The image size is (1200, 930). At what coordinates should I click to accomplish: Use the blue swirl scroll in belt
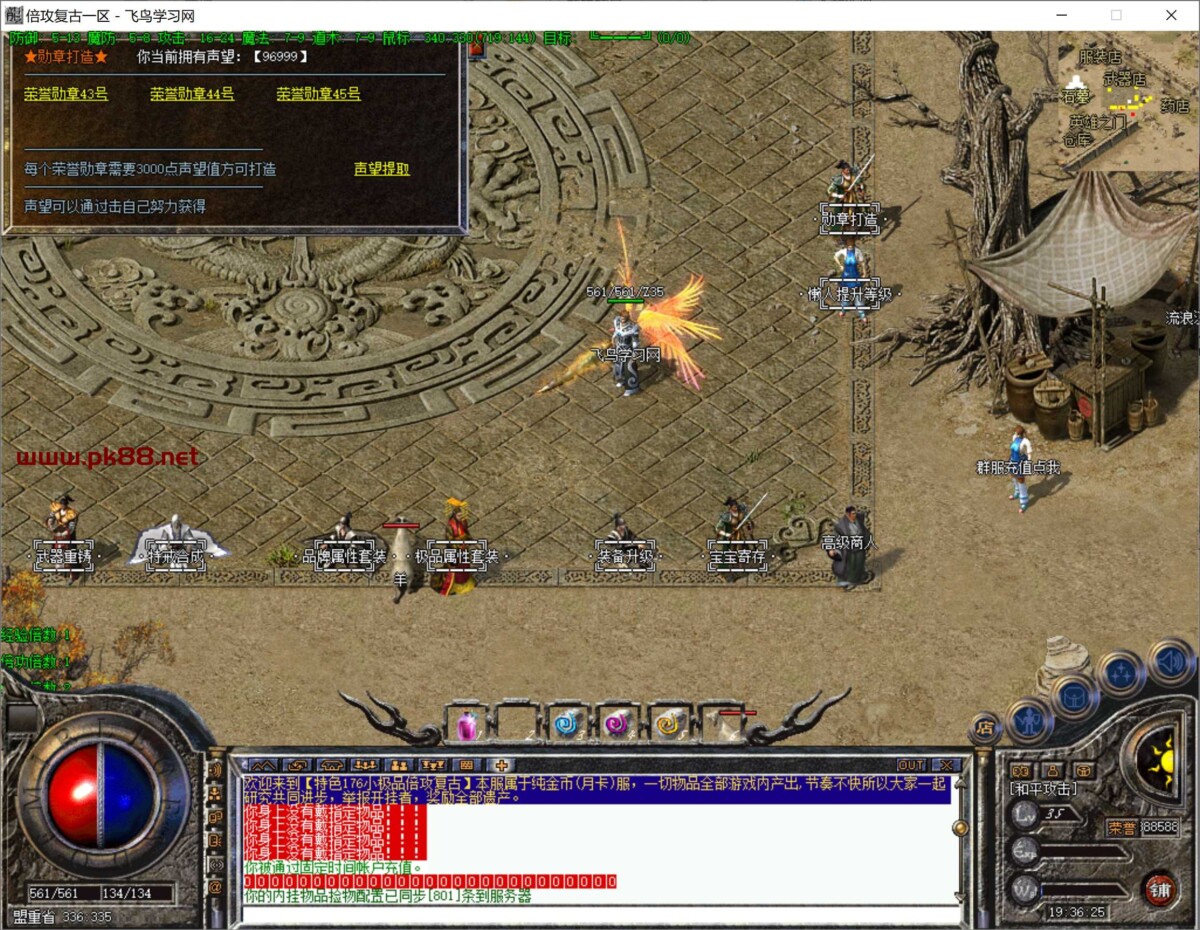(567, 724)
